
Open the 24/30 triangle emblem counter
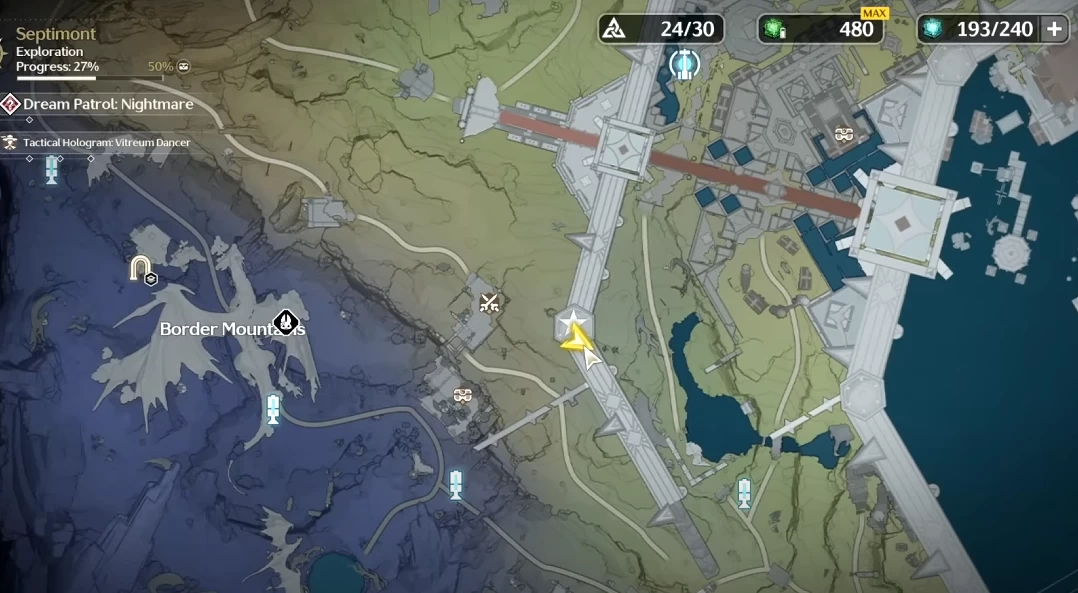[660, 29]
